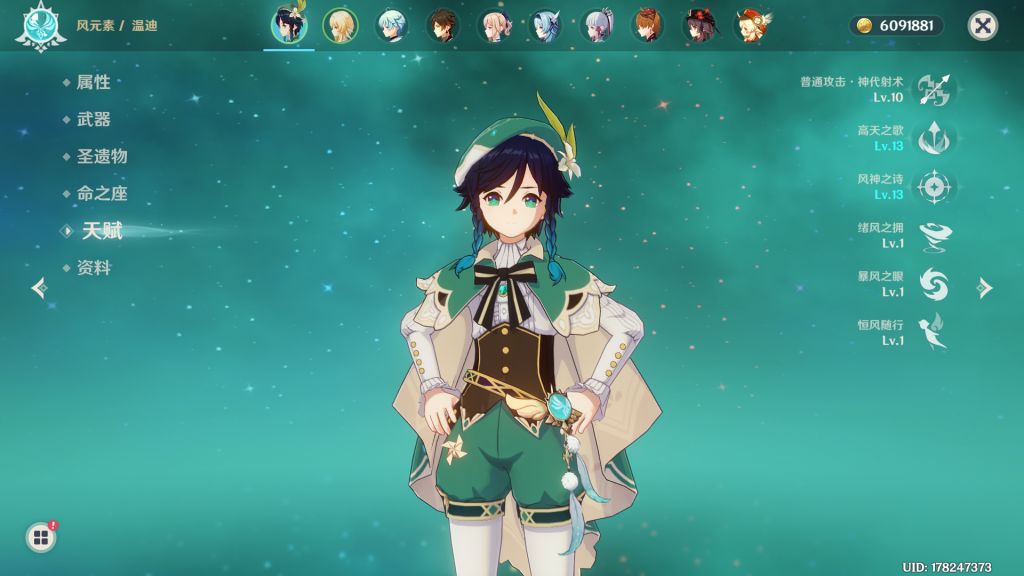Screen dimensions: 1024x576
Task: Switch to the next character with right arrow
Action: click(x=985, y=288)
